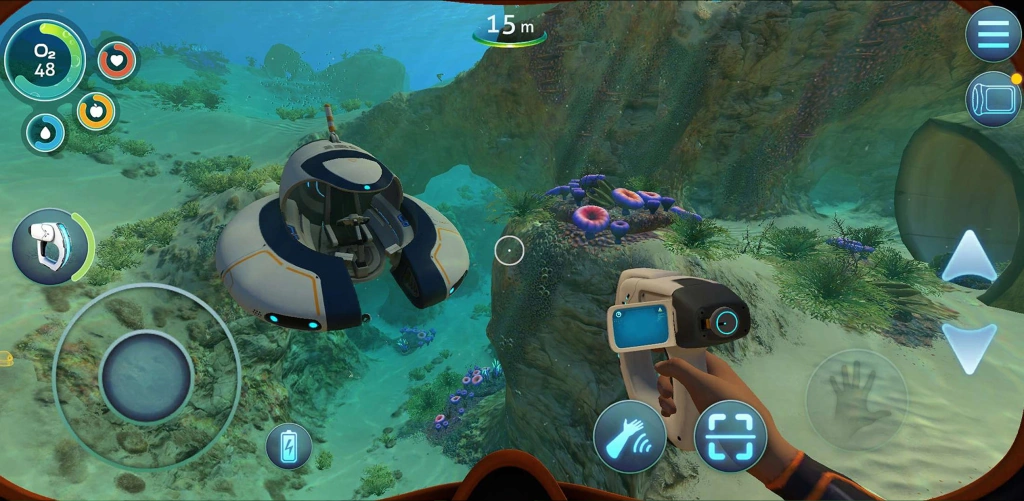Image resolution: width=1024 pixels, height=501 pixels.
Task: Tap the virtual movement joystick
Action: pyautogui.click(x=147, y=376)
